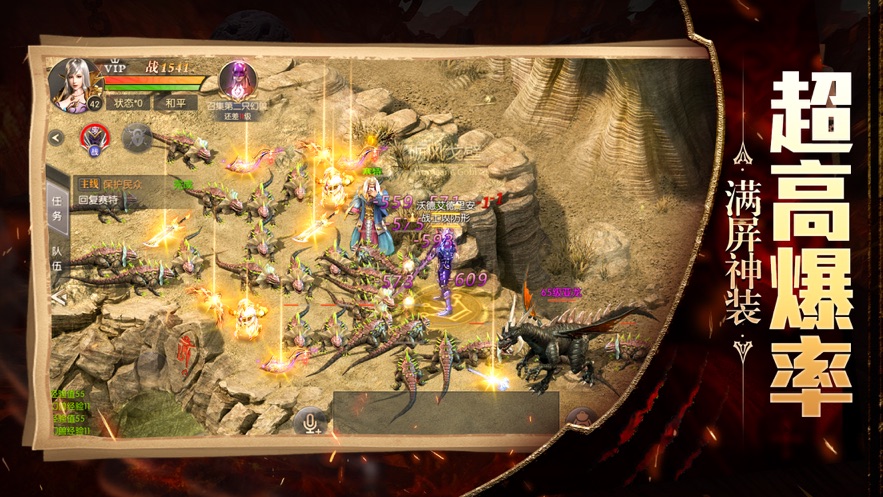Viewport: 883px width, 497px height.
Task: Open the 状态 status button
Action: point(129,102)
